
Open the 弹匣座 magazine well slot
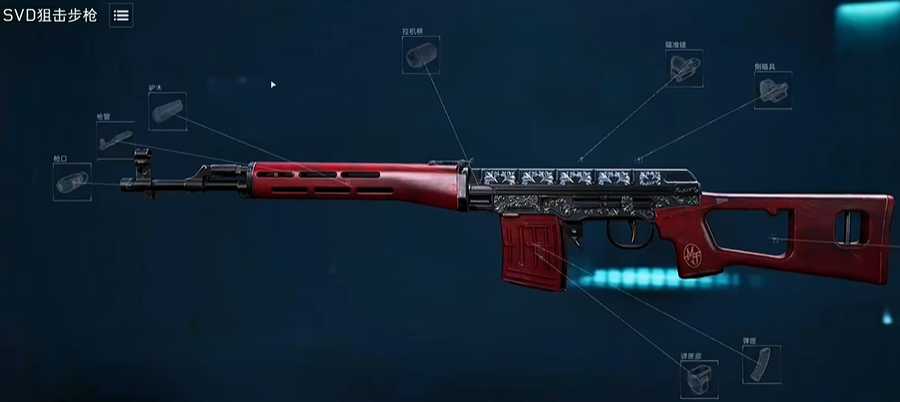coord(699,380)
